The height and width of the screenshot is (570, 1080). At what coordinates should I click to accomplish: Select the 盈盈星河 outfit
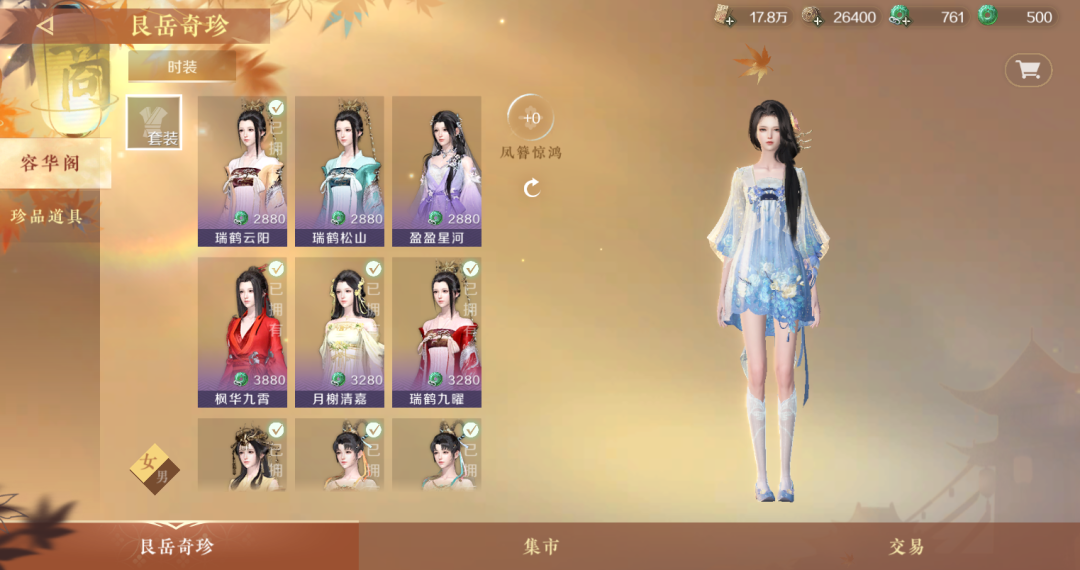click(x=436, y=170)
